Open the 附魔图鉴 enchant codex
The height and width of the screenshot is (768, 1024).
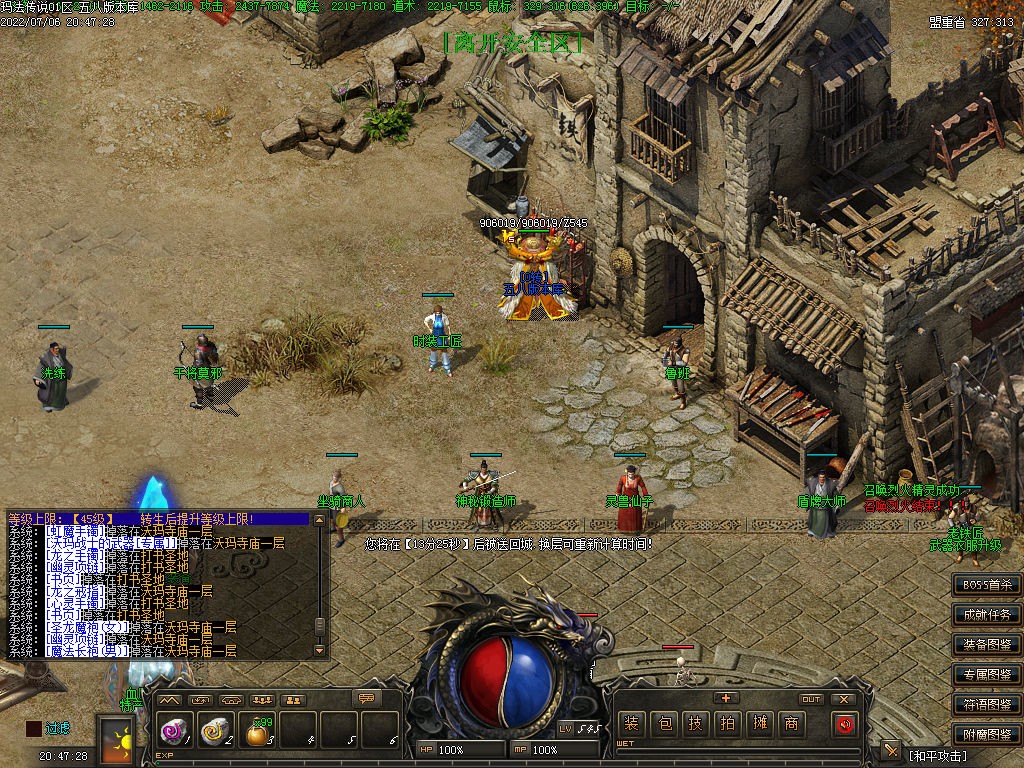click(x=986, y=734)
